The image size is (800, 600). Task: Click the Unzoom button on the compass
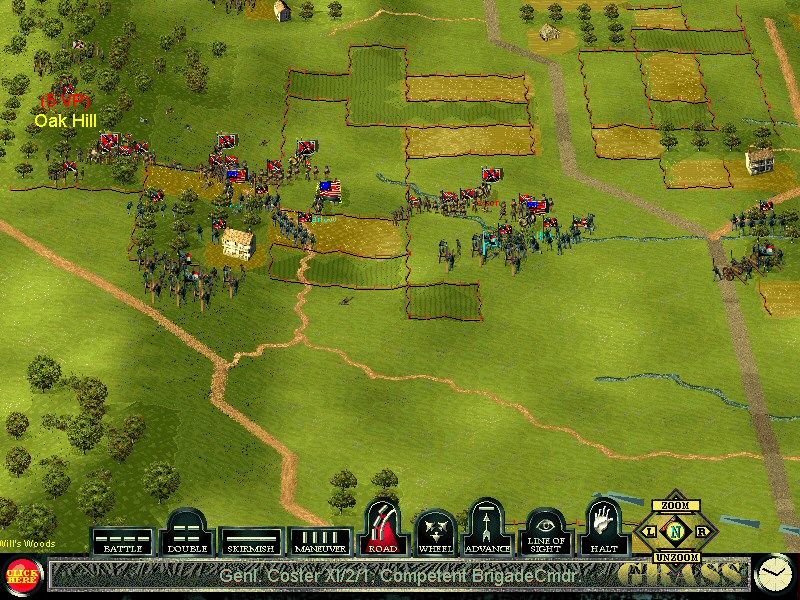(x=675, y=556)
